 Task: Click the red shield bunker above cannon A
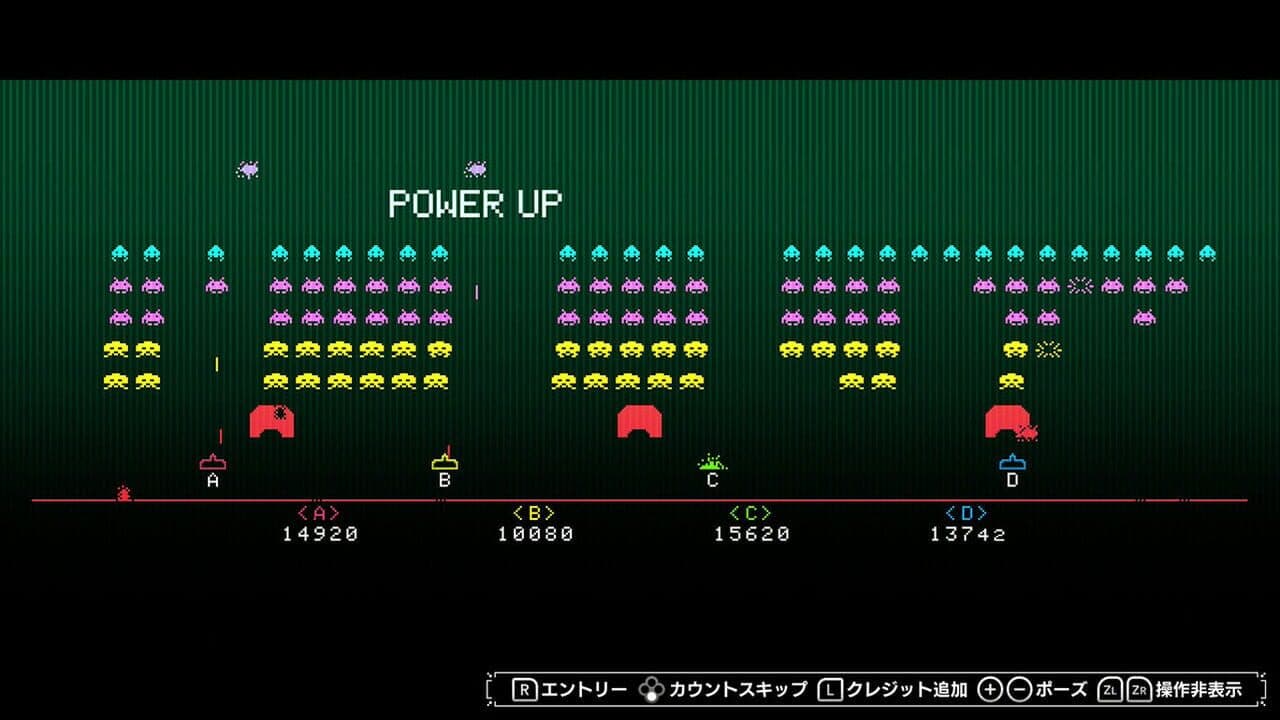click(272, 419)
